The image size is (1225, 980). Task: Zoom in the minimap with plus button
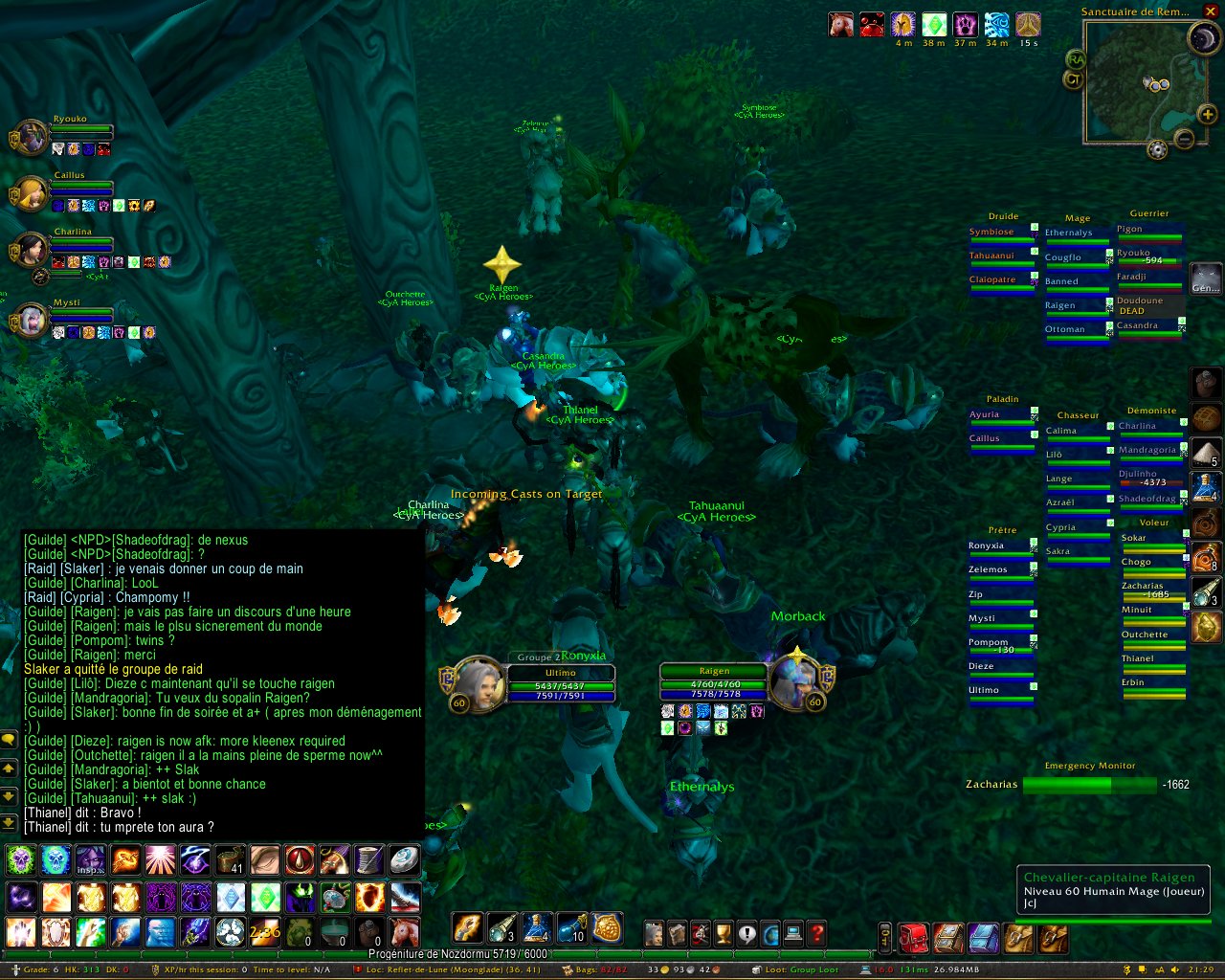click(x=1209, y=116)
